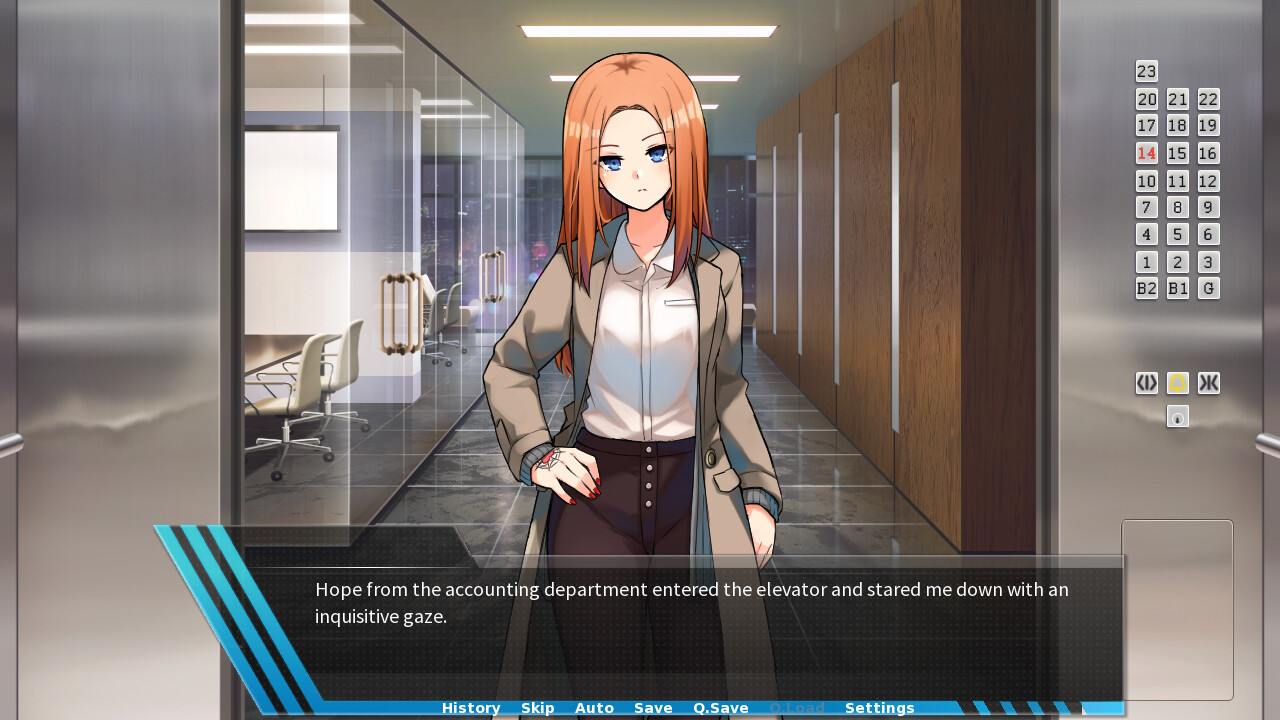The width and height of the screenshot is (1280, 720).
Task: Quick save using Q.Save
Action: [720, 707]
